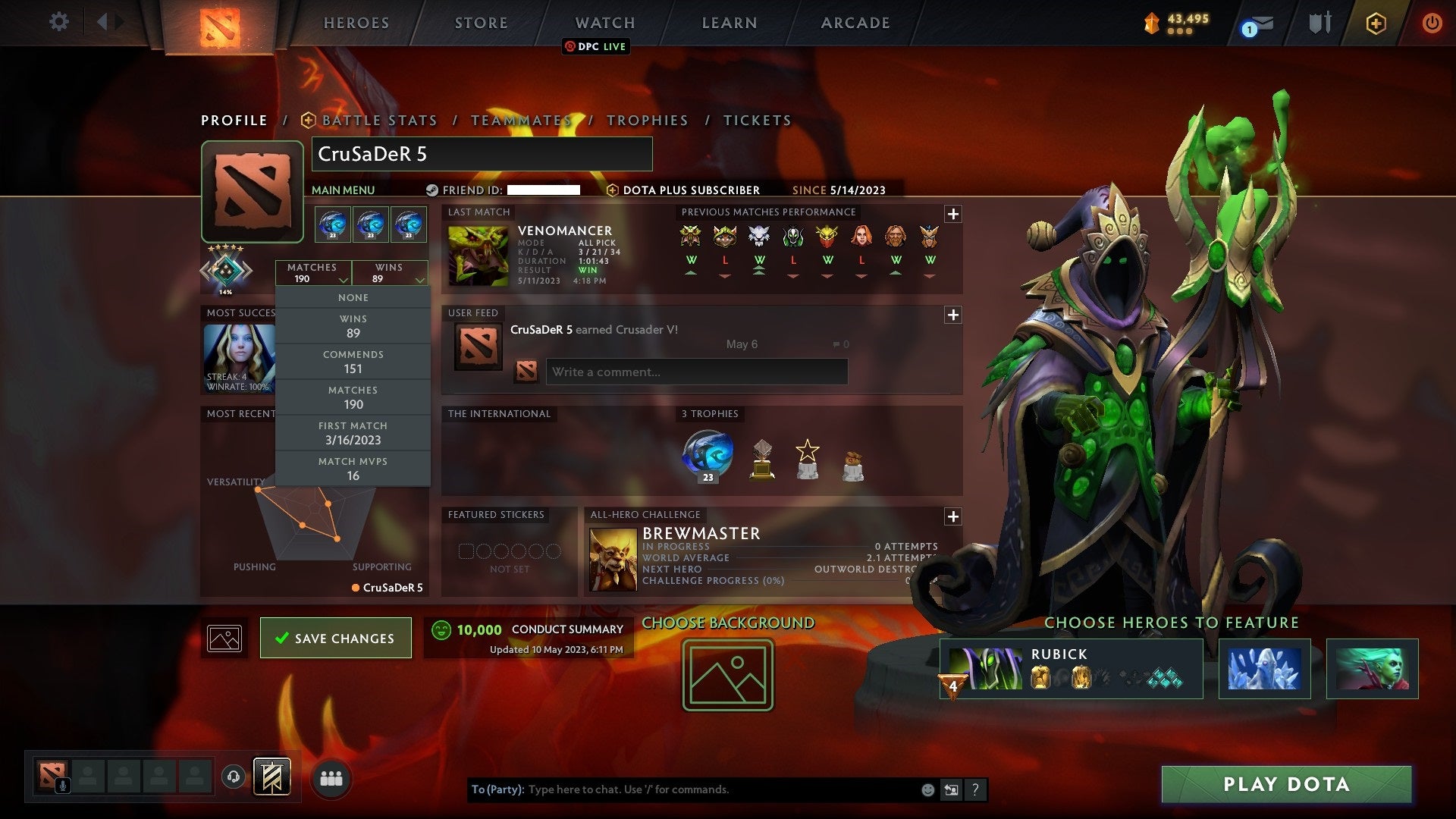Open the Watch menu item
Image resolution: width=1456 pixels, height=819 pixels.
click(604, 22)
